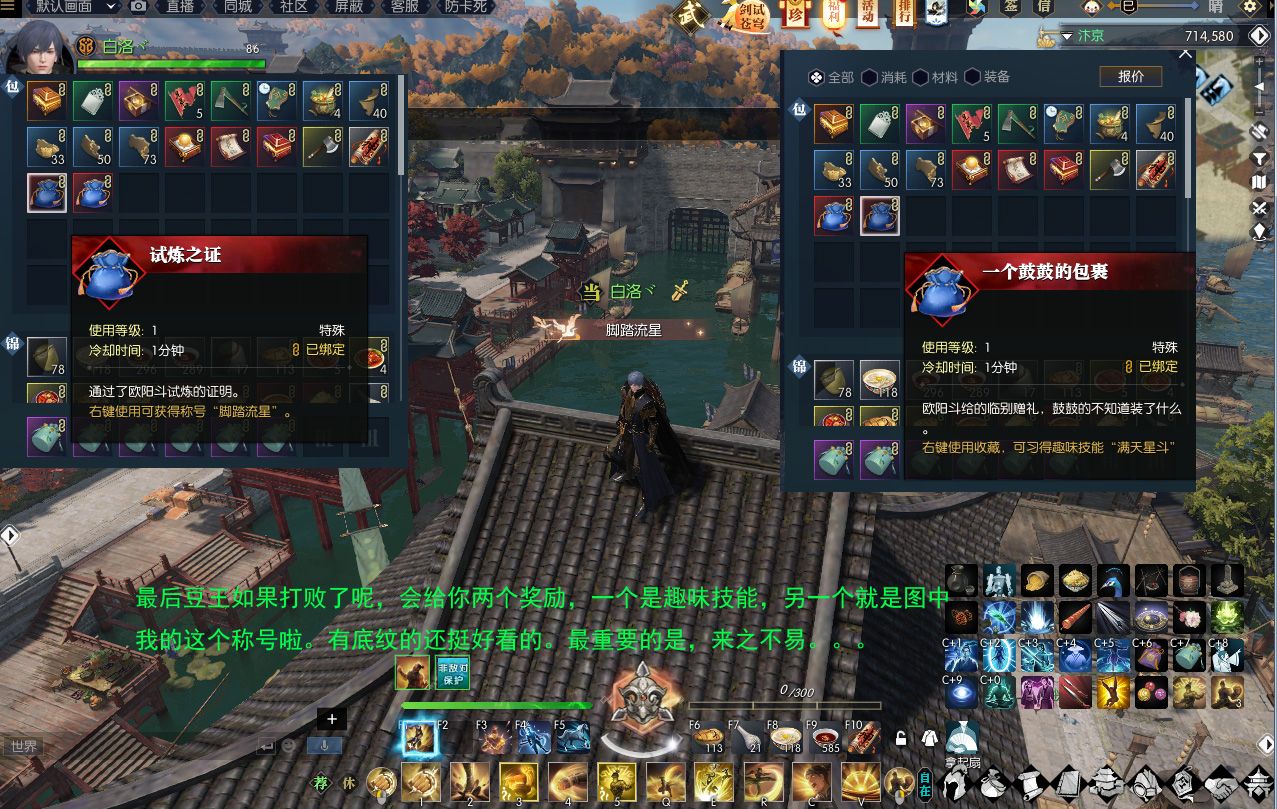
Task: Select the axe item in right bag
Action: [1109, 168]
